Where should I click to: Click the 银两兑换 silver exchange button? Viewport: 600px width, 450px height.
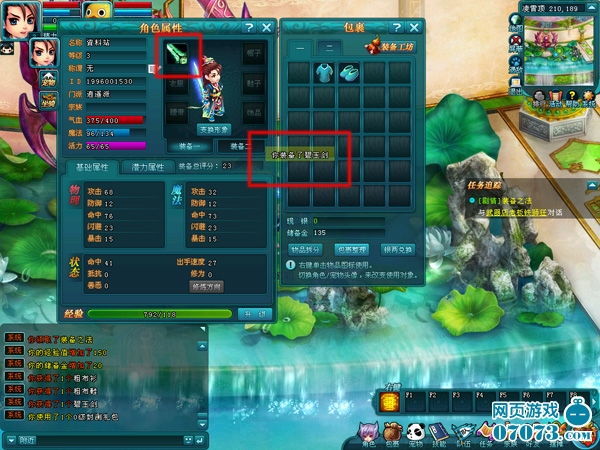coord(398,248)
